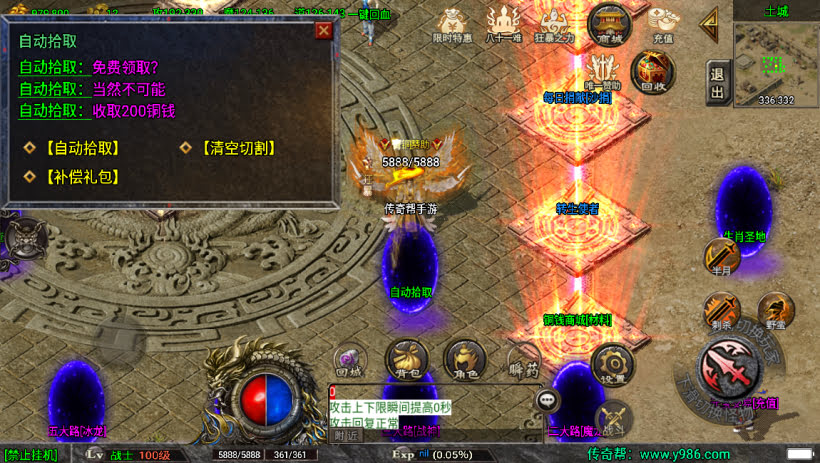Open the 商城 shop
Image resolution: width=820 pixels, height=463 pixels.
(x=609, y=22)
